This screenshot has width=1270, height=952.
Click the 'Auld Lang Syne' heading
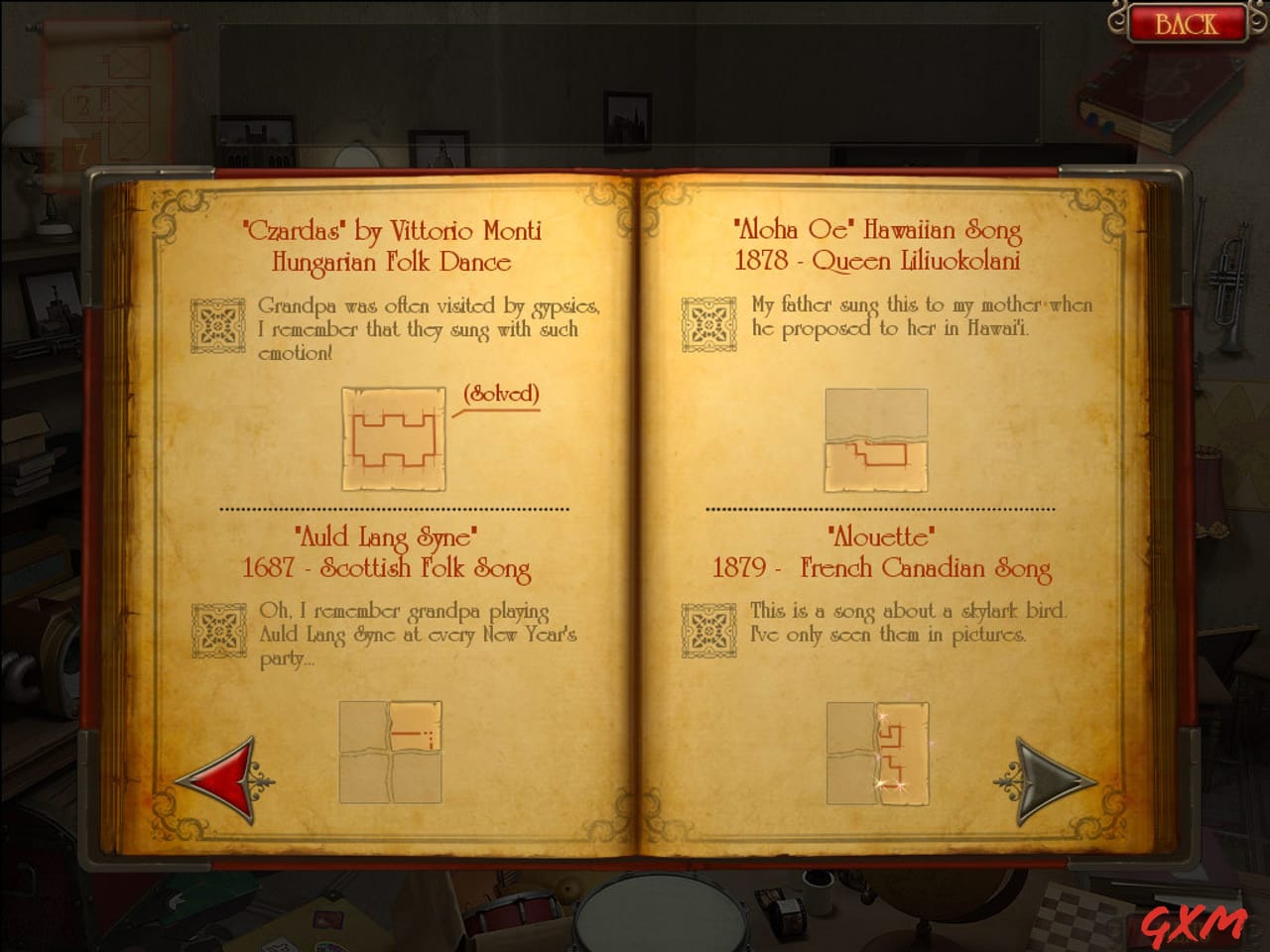(x=389, y=538)
